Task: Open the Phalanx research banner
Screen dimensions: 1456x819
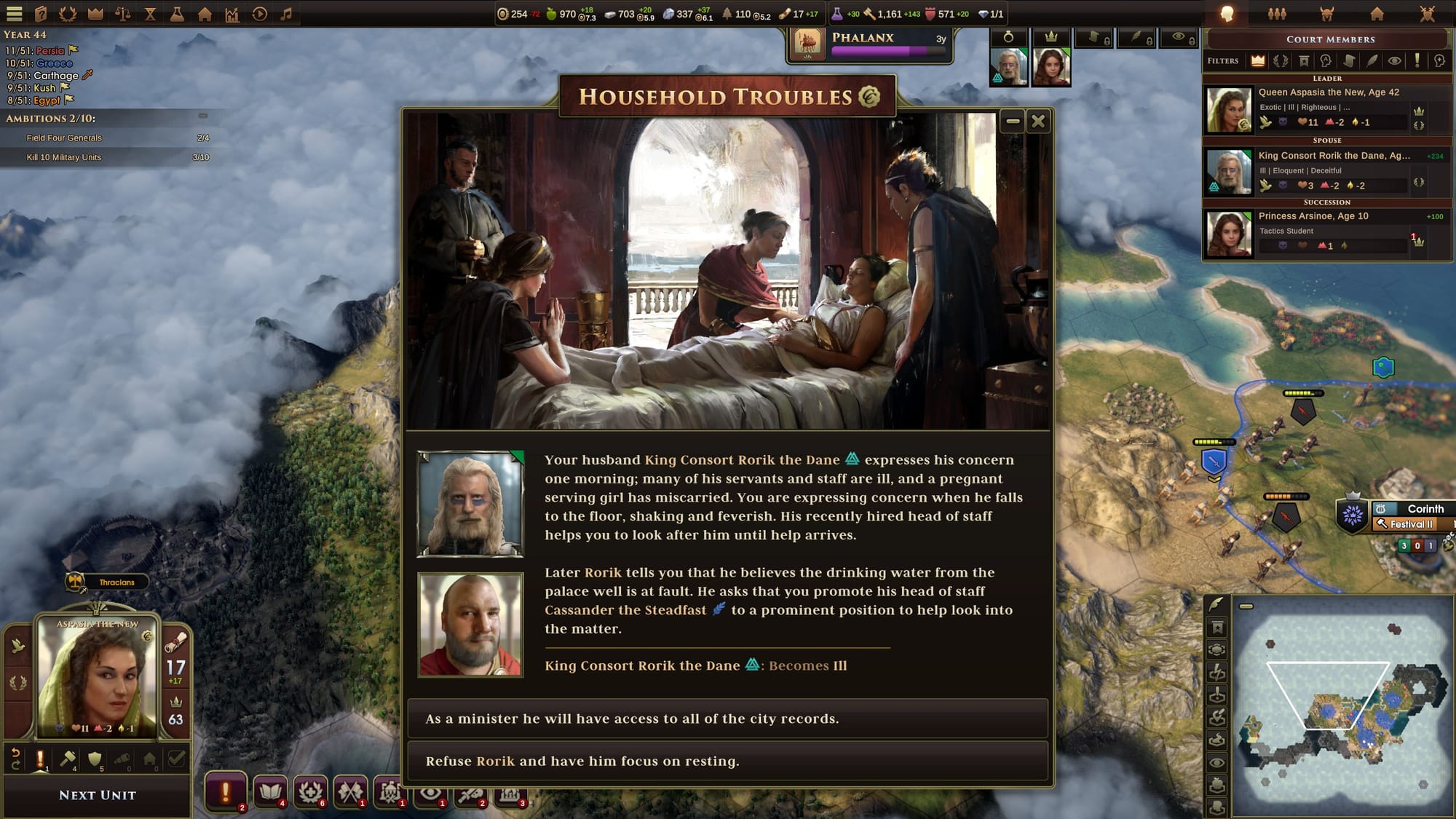Action: (x=871, y=44)
